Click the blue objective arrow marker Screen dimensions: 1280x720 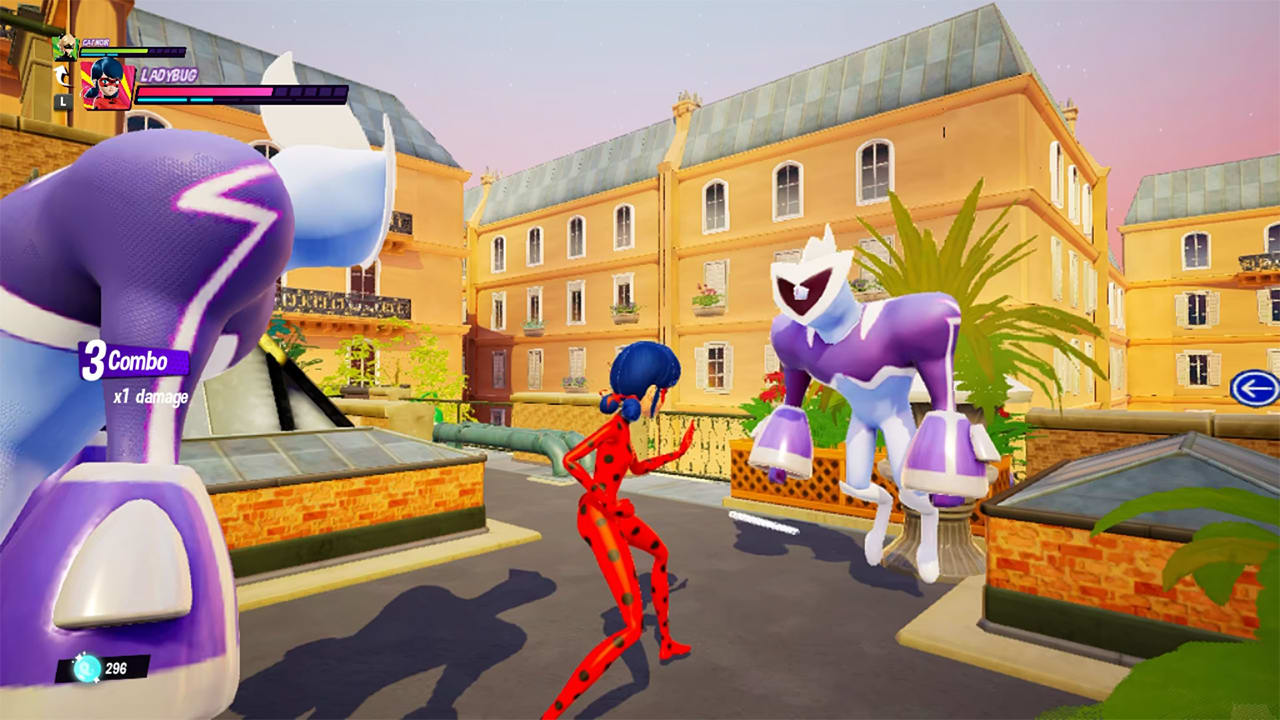tap(1253, 386)
